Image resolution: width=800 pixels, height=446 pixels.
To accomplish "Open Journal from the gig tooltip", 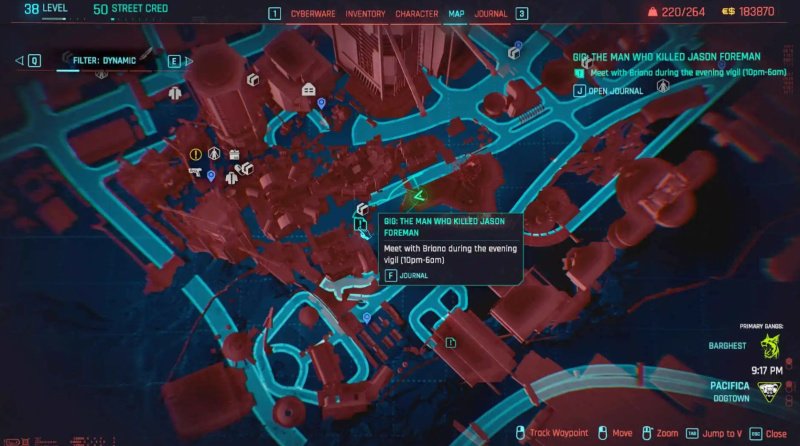I will click(413, 275).
